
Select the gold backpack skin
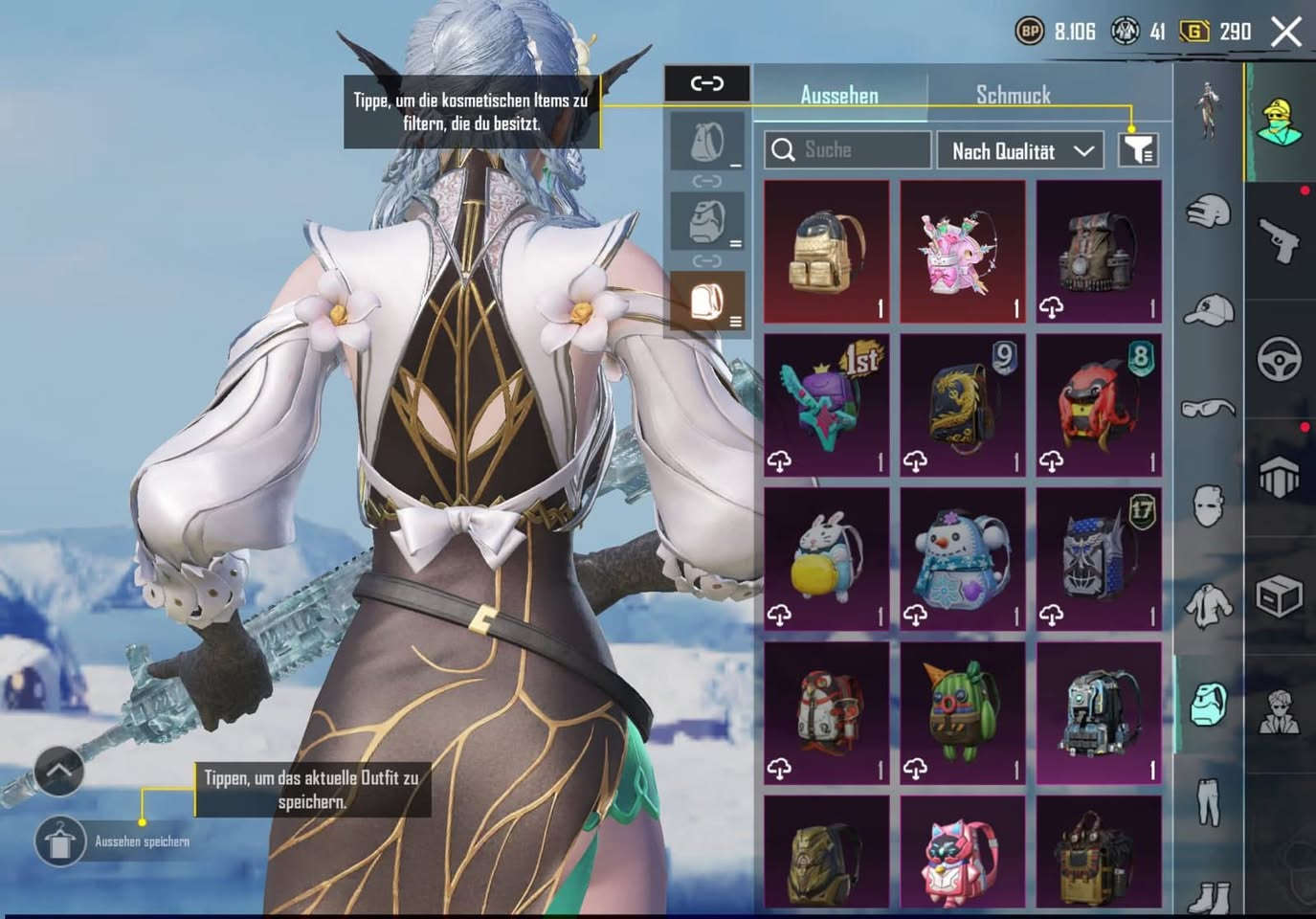827,252
